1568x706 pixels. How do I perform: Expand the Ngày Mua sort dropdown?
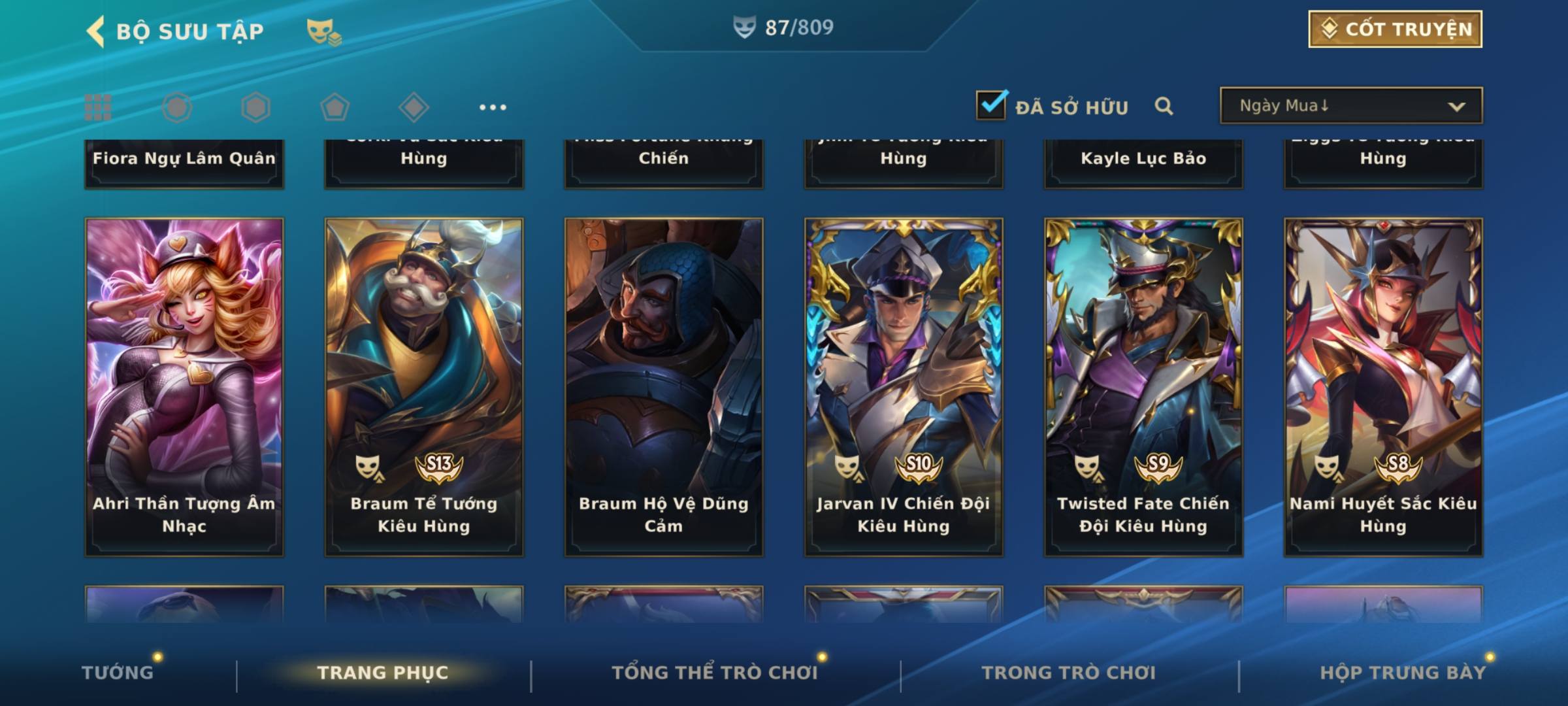point(1350,106)
